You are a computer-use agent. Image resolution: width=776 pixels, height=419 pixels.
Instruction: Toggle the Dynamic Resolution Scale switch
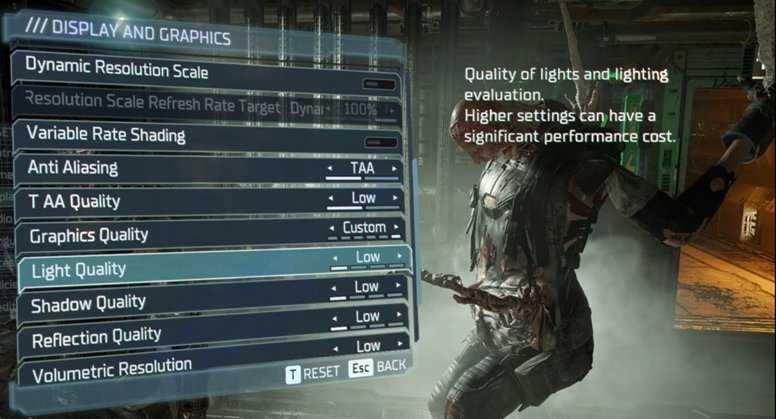[380, 85]
